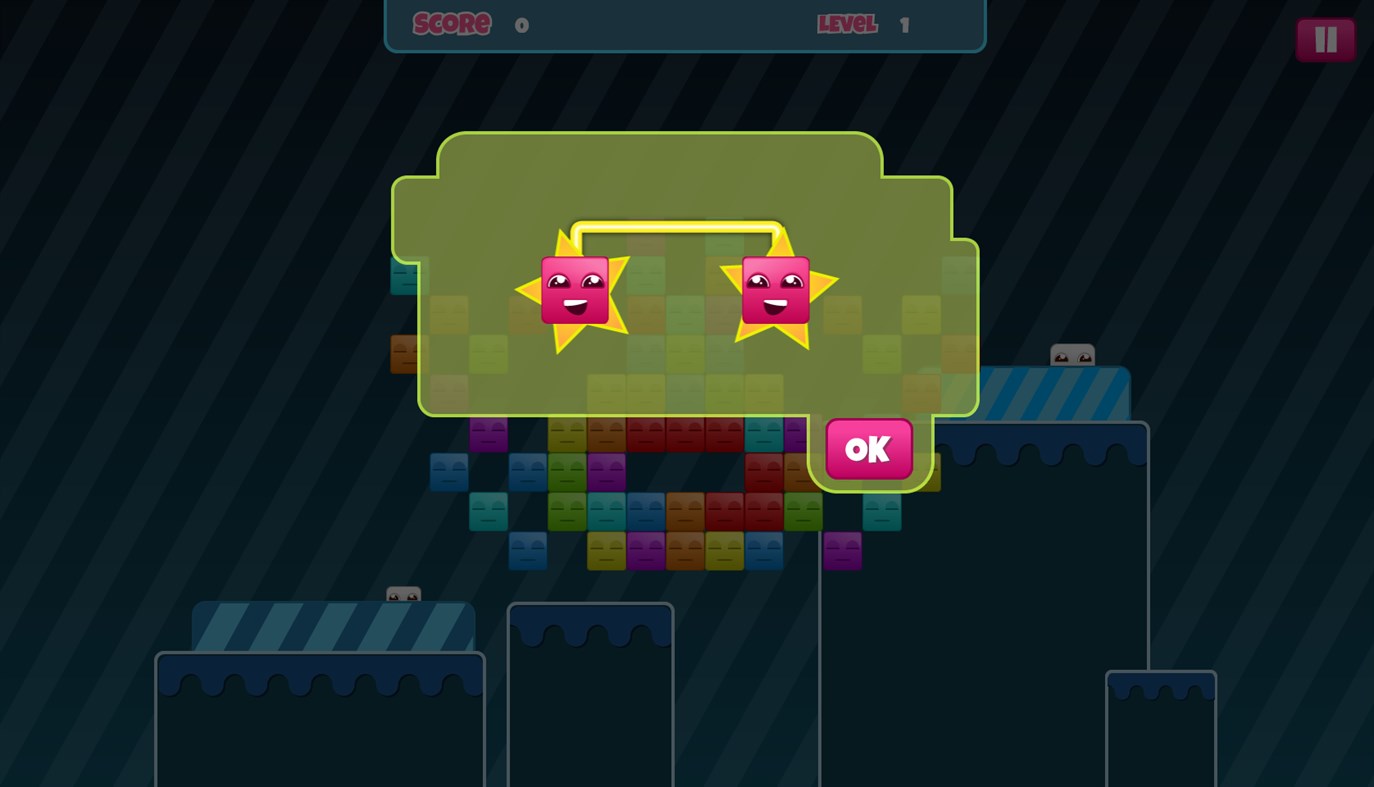This screenshot has height=787, width=1374.
Task: Click the score value showing 0
Action: [x=521, y=25]
